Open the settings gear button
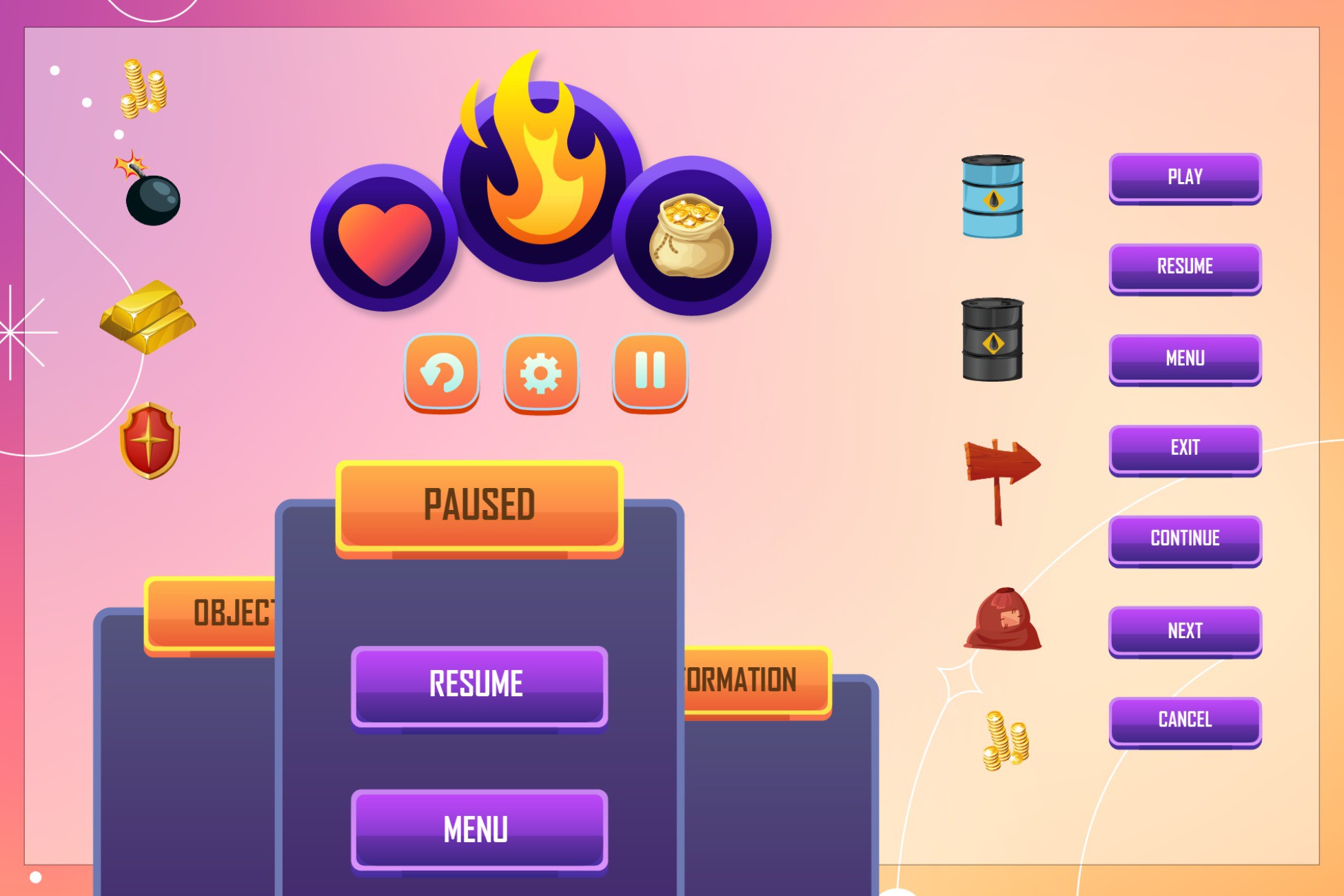The width and height of the screenshot is (1344, 896). click(541, 372)
